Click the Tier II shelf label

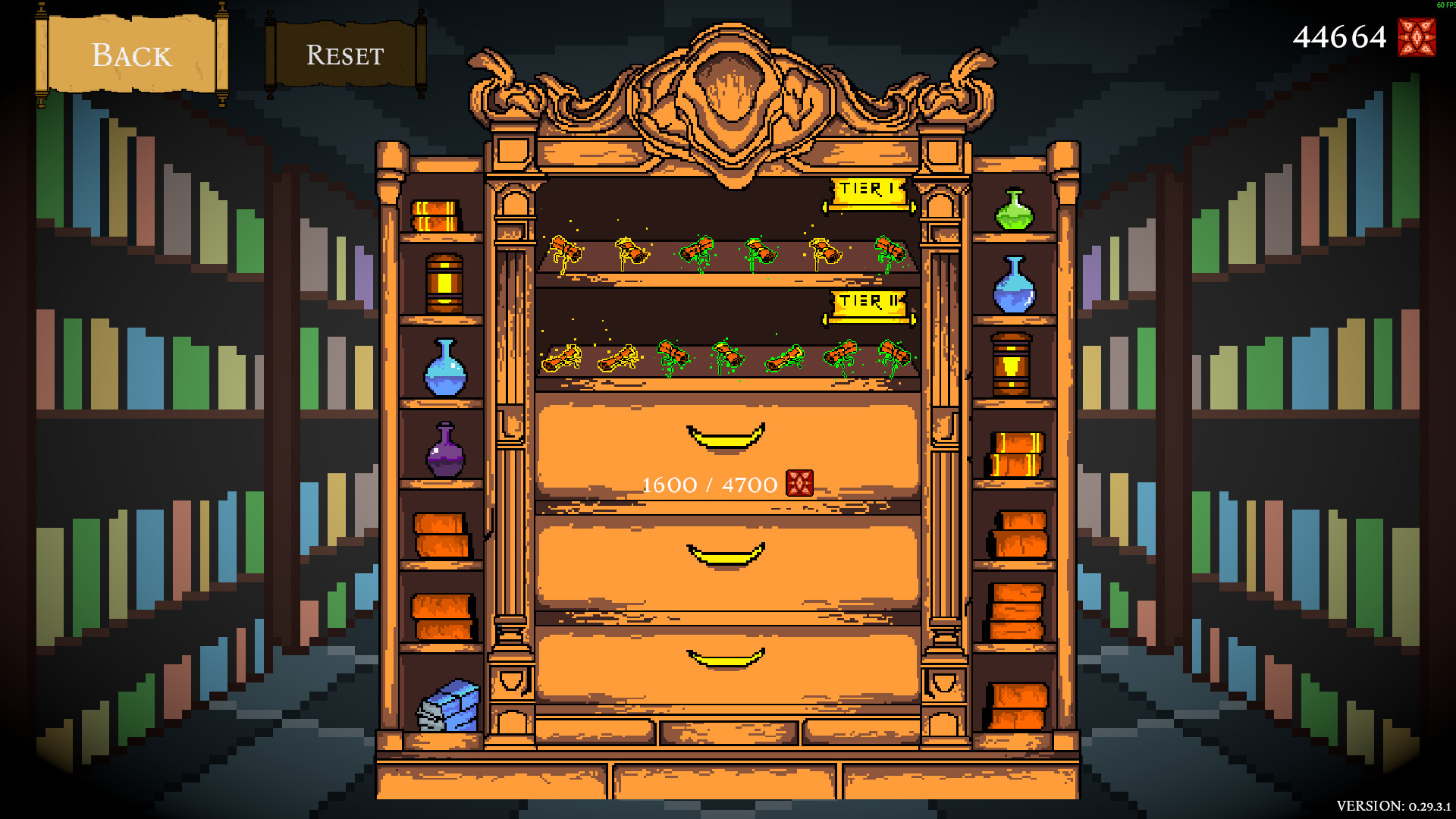(867, 301)
